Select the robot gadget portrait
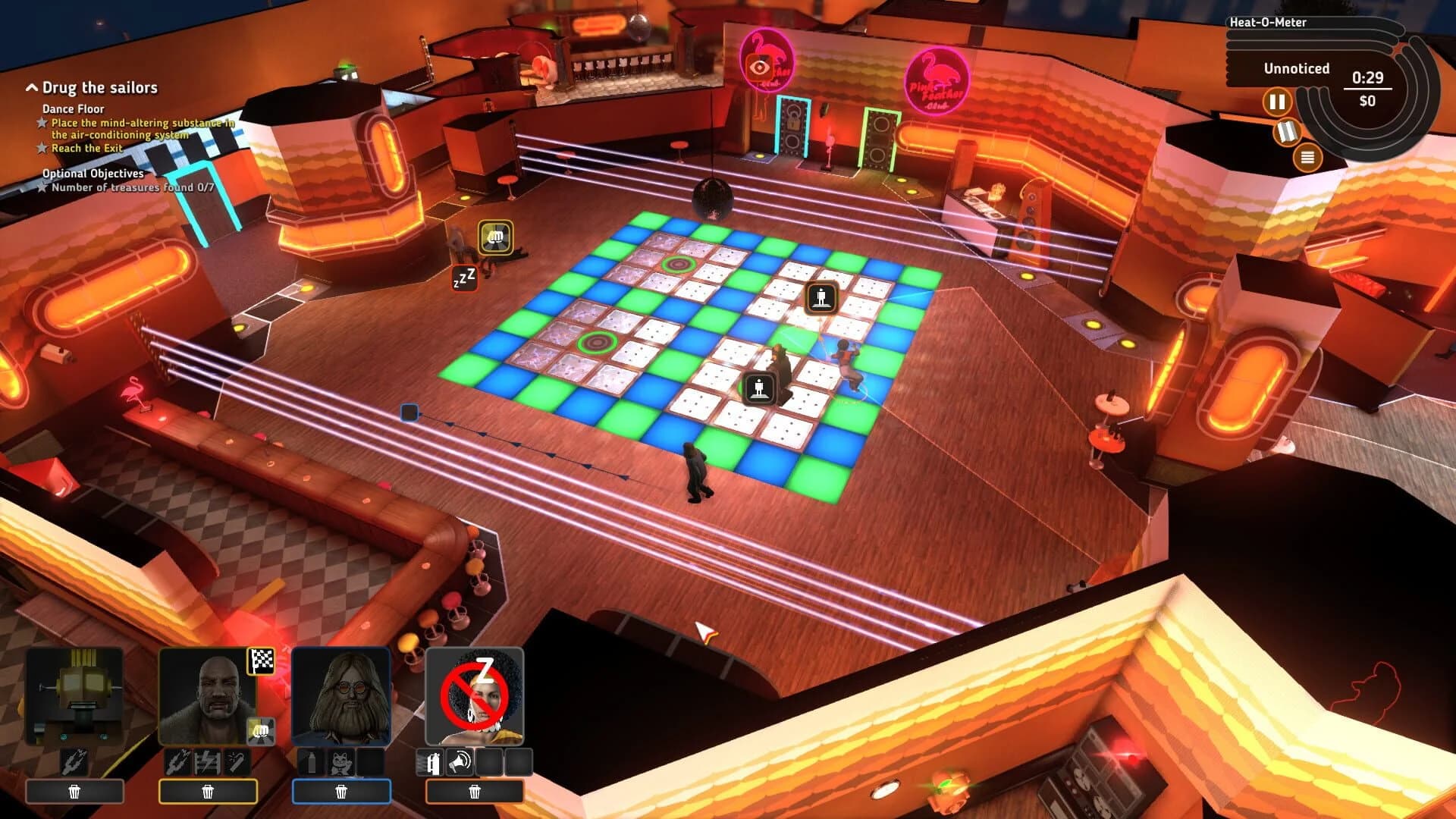Viewport: 1456px width, 819px height. tap(74, 695)
